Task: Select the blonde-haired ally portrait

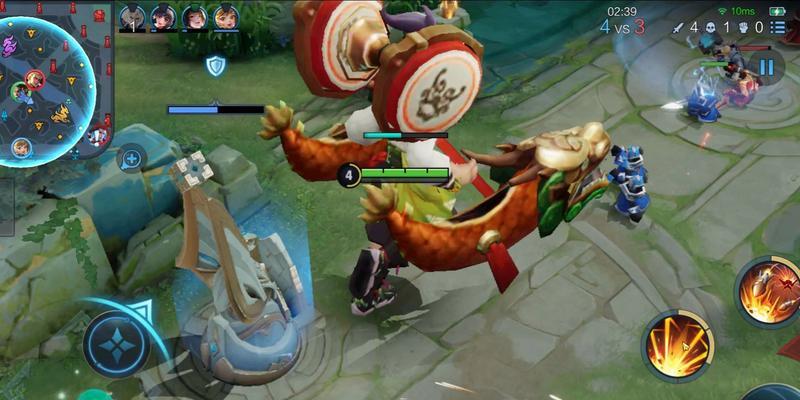Action: pyautogui.click(x=226, y=17)
